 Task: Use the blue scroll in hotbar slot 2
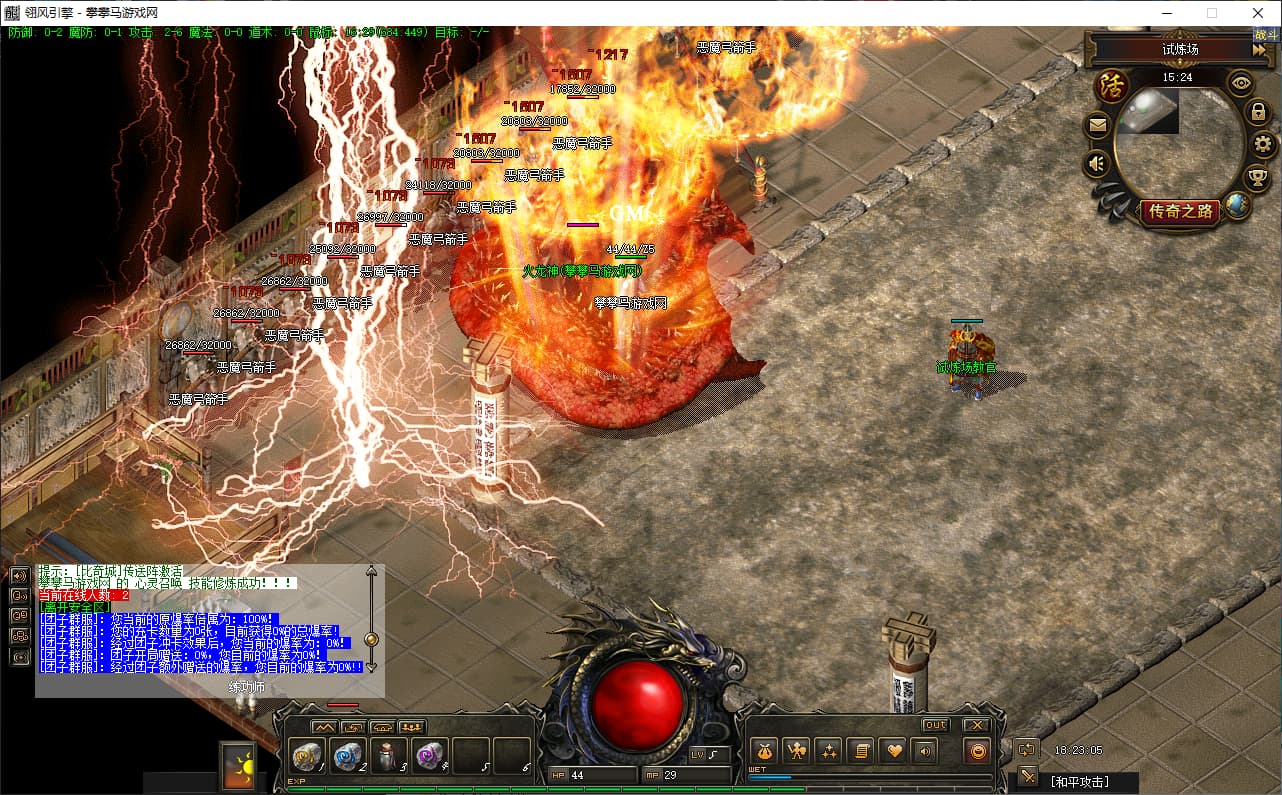348,755
